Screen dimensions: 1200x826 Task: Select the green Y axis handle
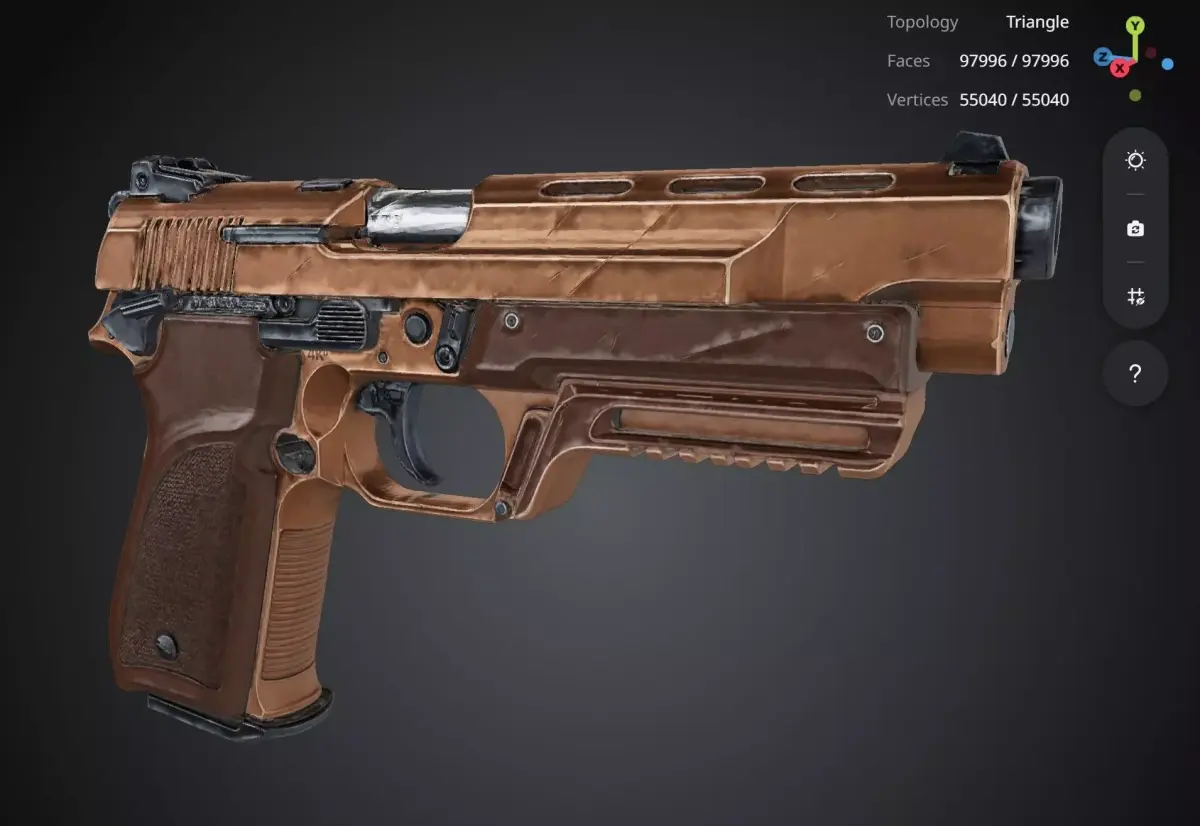coord(1134,25)
